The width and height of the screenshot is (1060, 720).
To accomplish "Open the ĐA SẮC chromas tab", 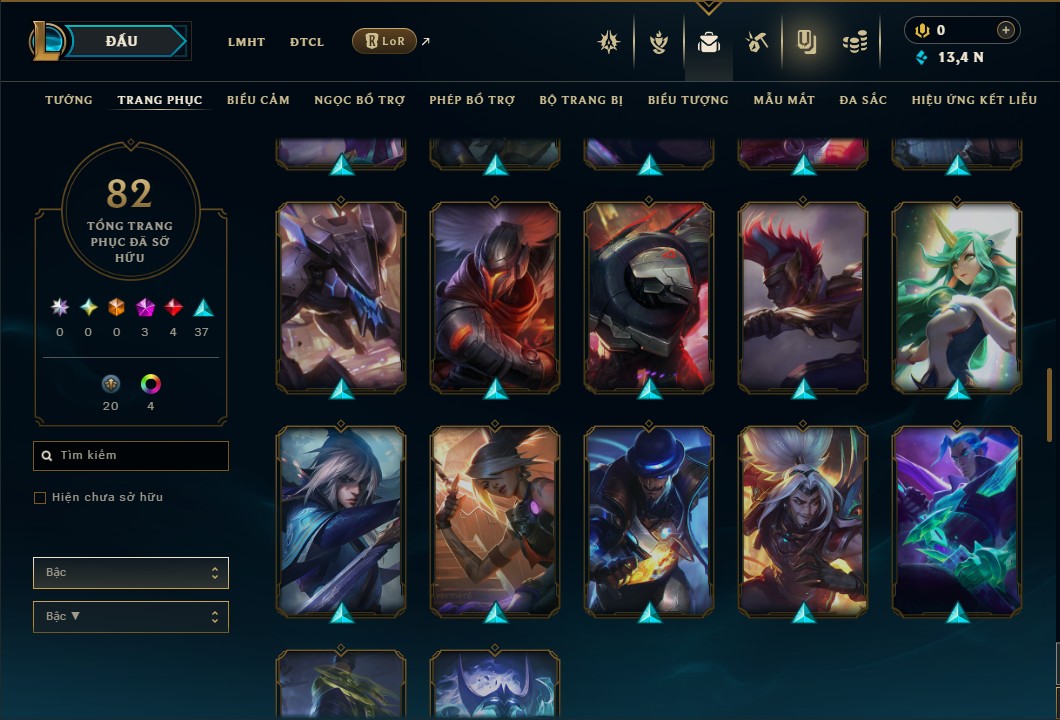I will pos(863,100).
